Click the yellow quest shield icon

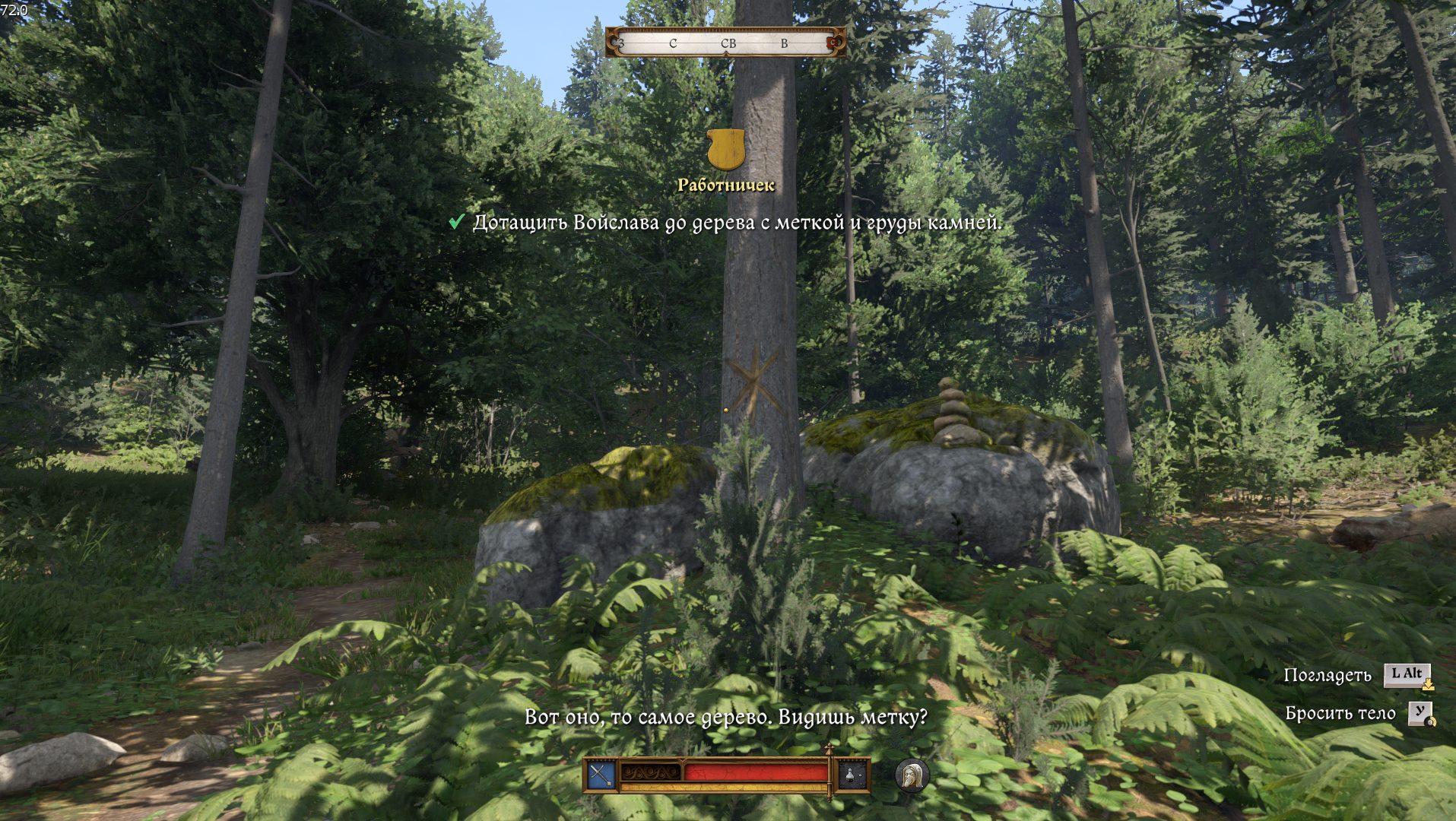click(x=725, y=149)
